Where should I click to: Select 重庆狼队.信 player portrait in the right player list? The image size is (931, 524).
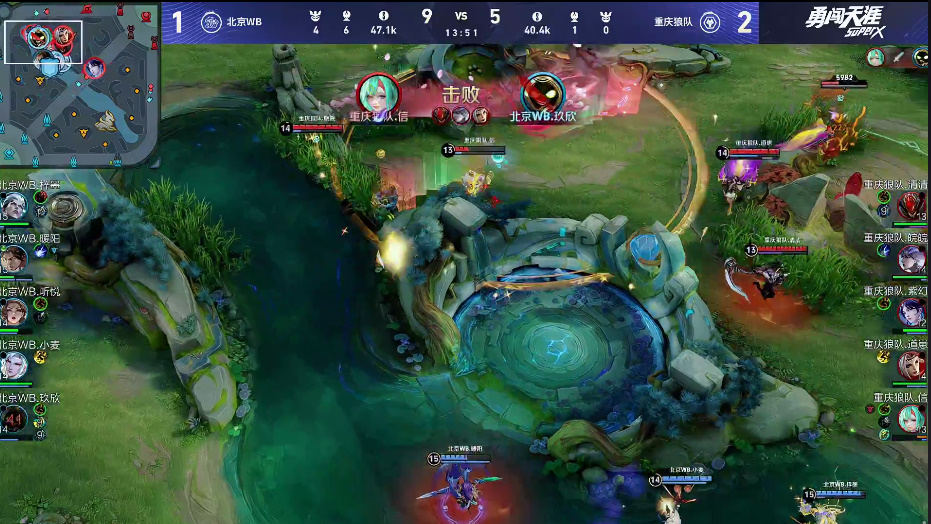(911, 418)
